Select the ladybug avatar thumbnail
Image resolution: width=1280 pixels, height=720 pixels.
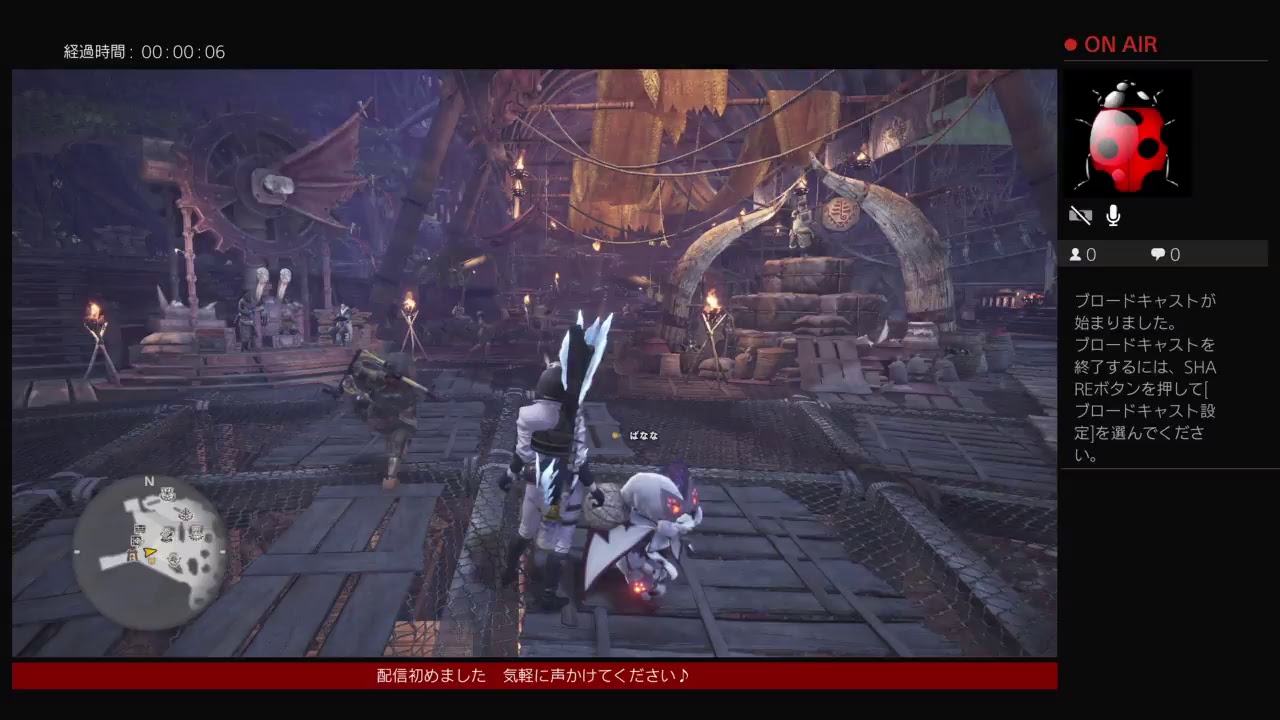point(1130,133)
